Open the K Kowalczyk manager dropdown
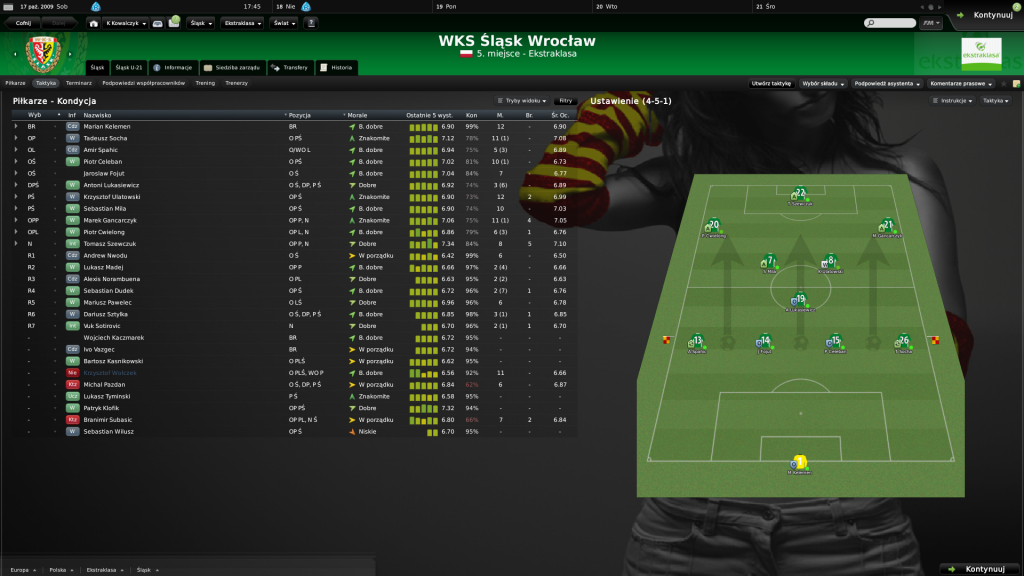The image size is (1024, 576). click(x=122, y=22)
